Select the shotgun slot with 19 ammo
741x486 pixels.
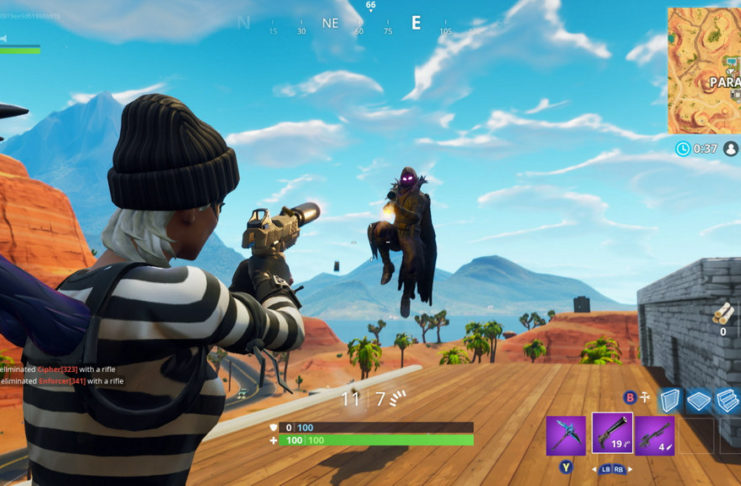pos(612,434)
